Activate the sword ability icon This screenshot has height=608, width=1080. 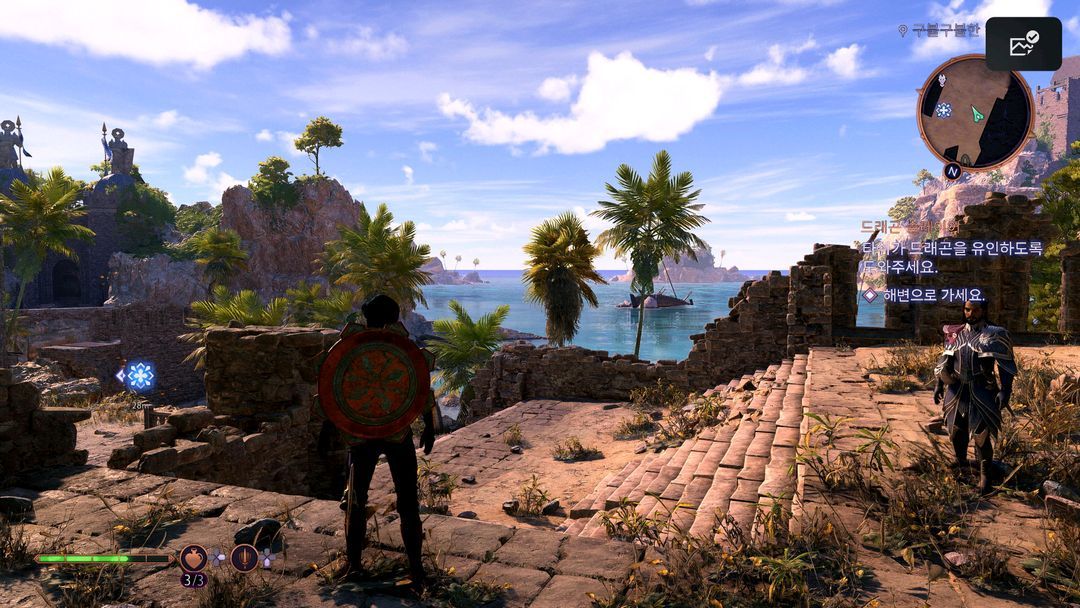(x=244, y=557)
